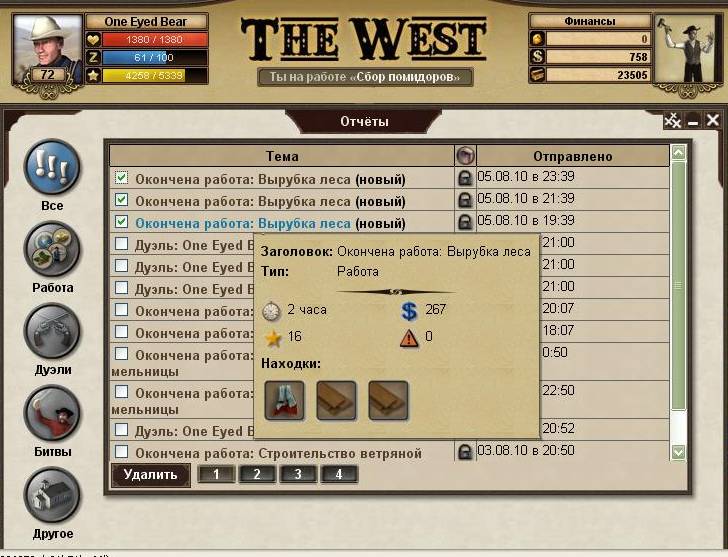
Task: Click the Финансы header
Action: pyautogui.click(x=589, y=21)
